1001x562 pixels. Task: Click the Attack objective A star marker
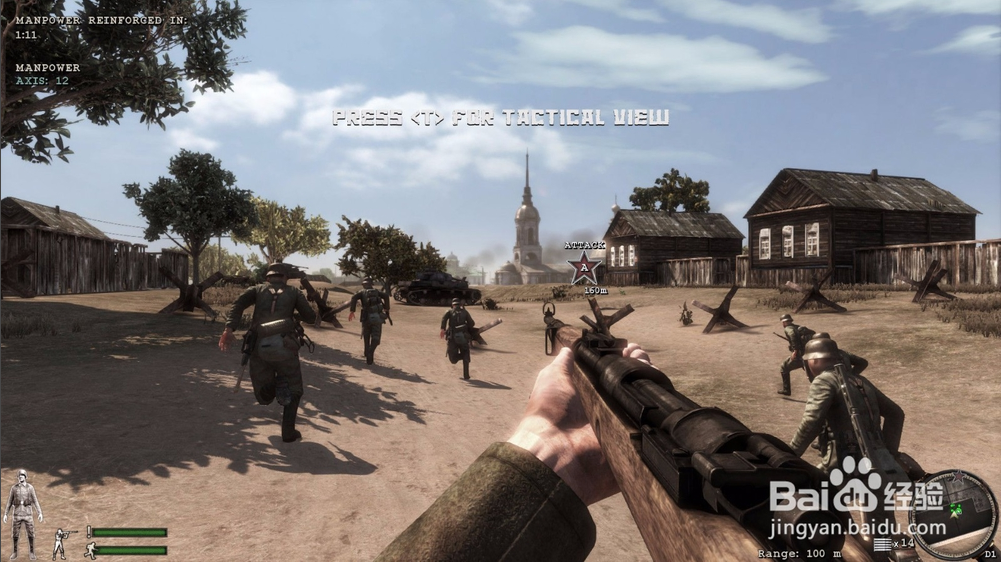click(584, 268)
